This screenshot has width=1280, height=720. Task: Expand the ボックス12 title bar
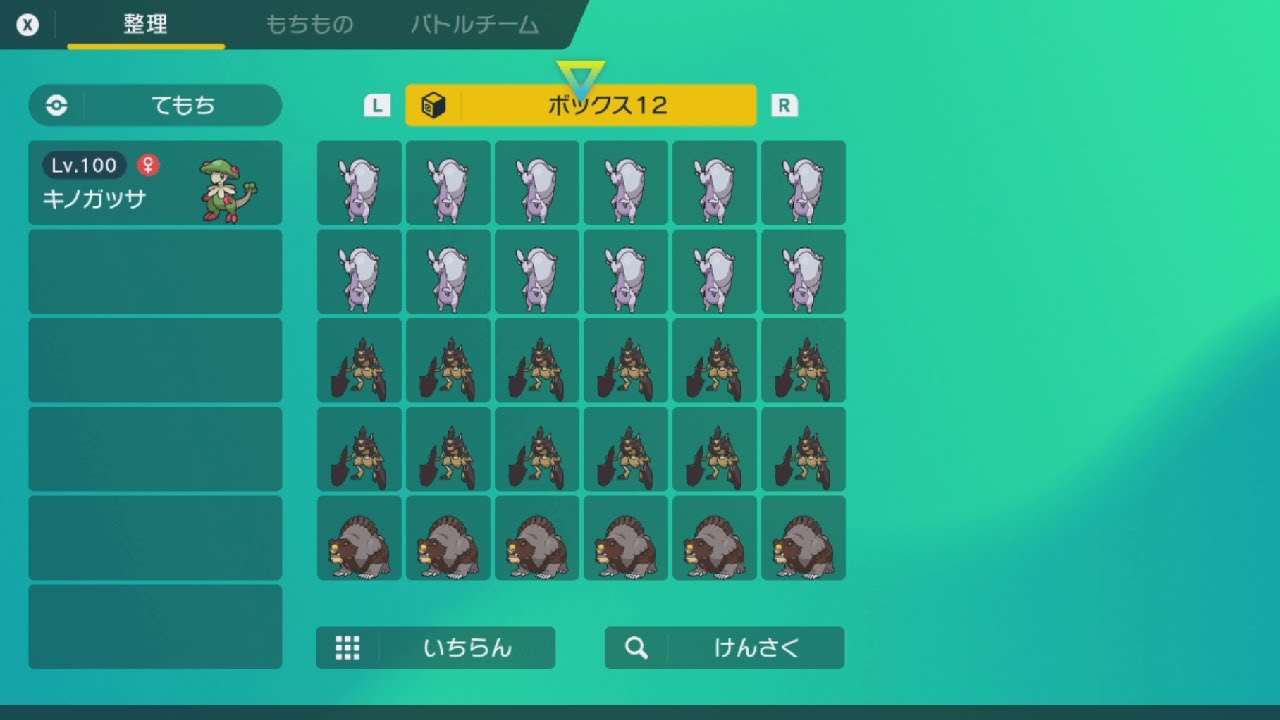[580, 104]
